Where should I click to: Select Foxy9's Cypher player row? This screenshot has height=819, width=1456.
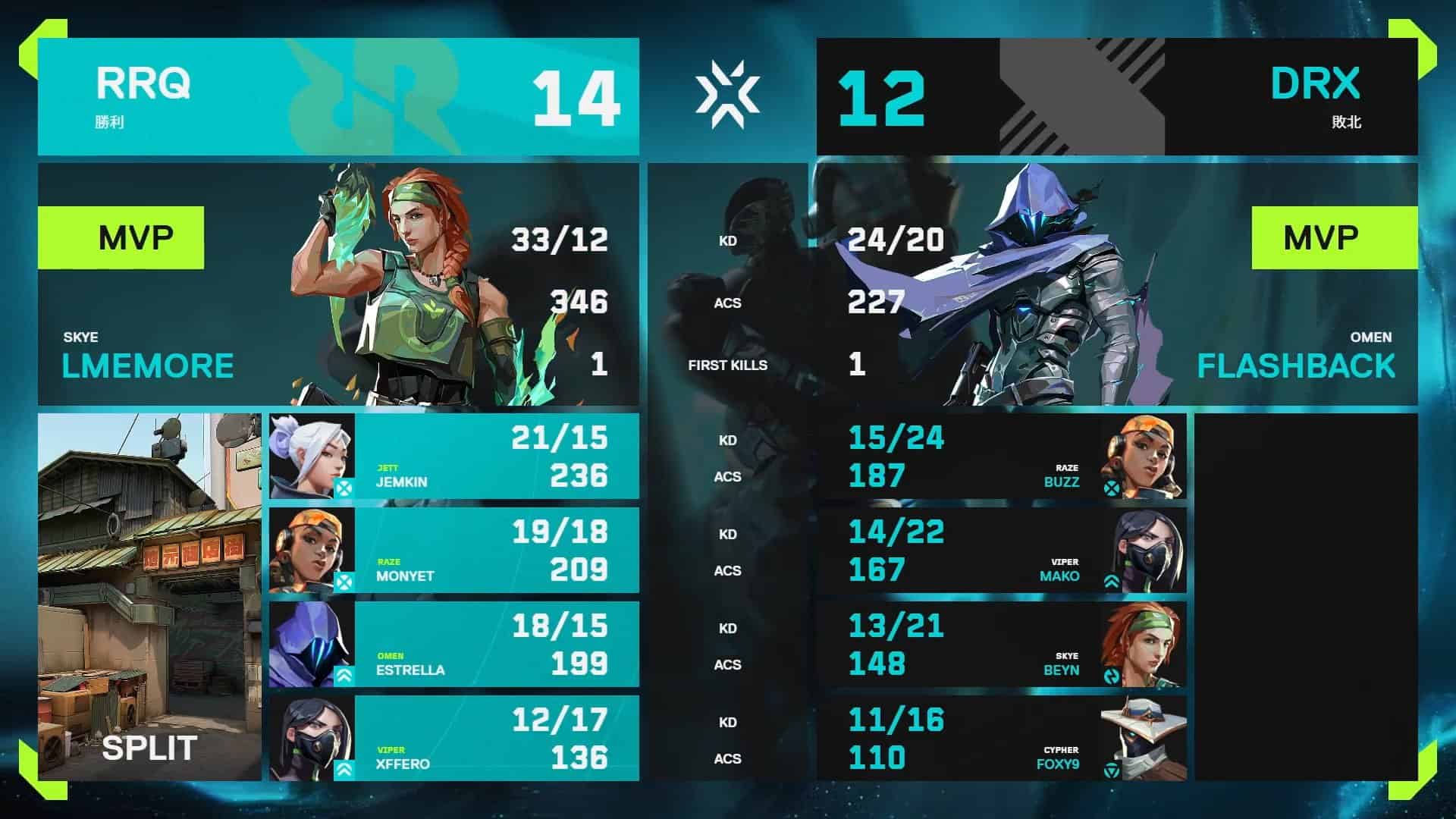click(x=1001, y=739)
